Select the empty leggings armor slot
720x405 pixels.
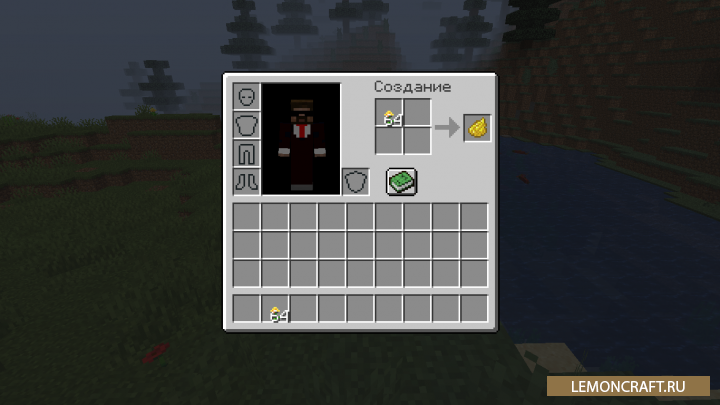pyautogui.click(x=246, y=153)
